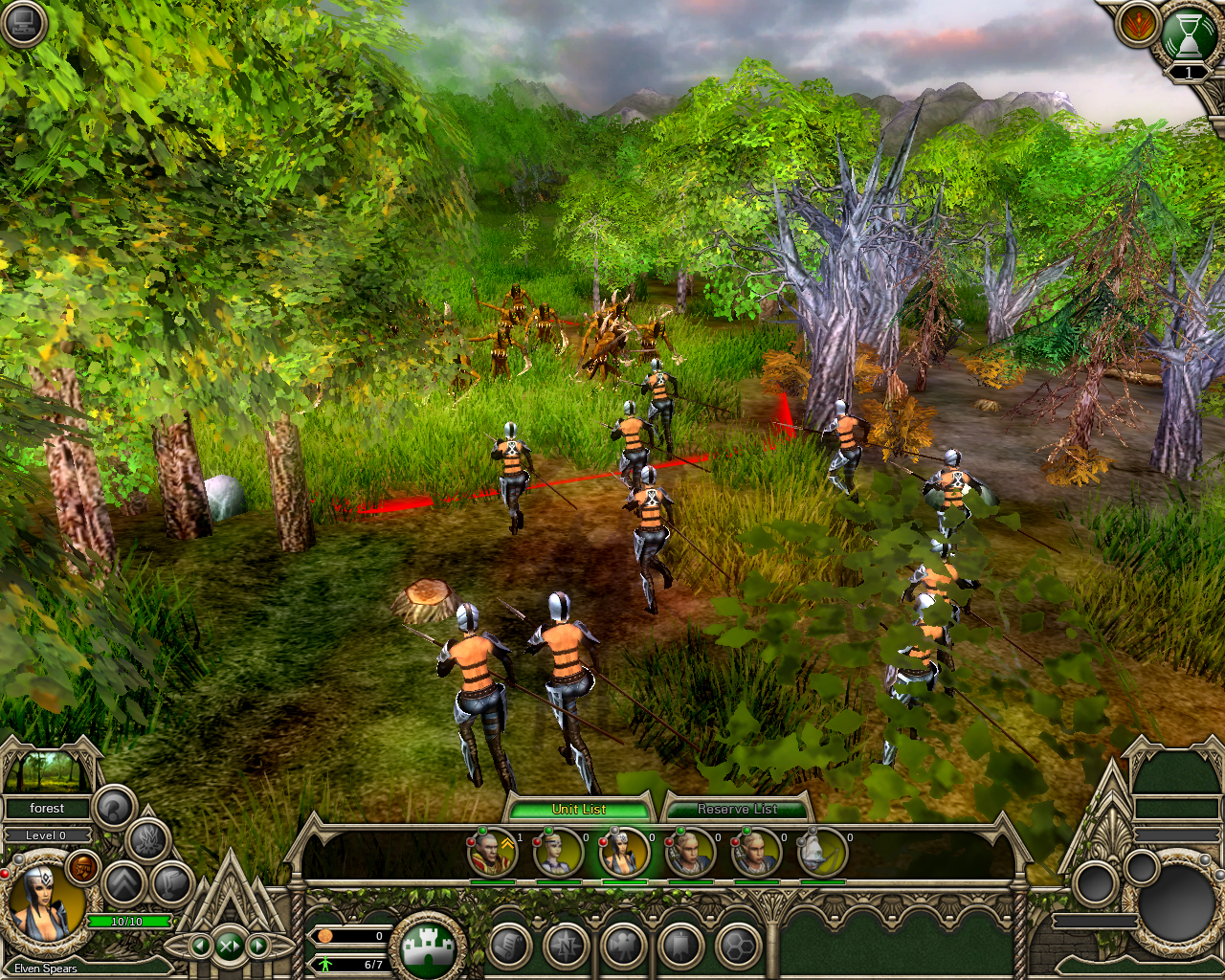Click the film camera icon button

click(624, 947)
